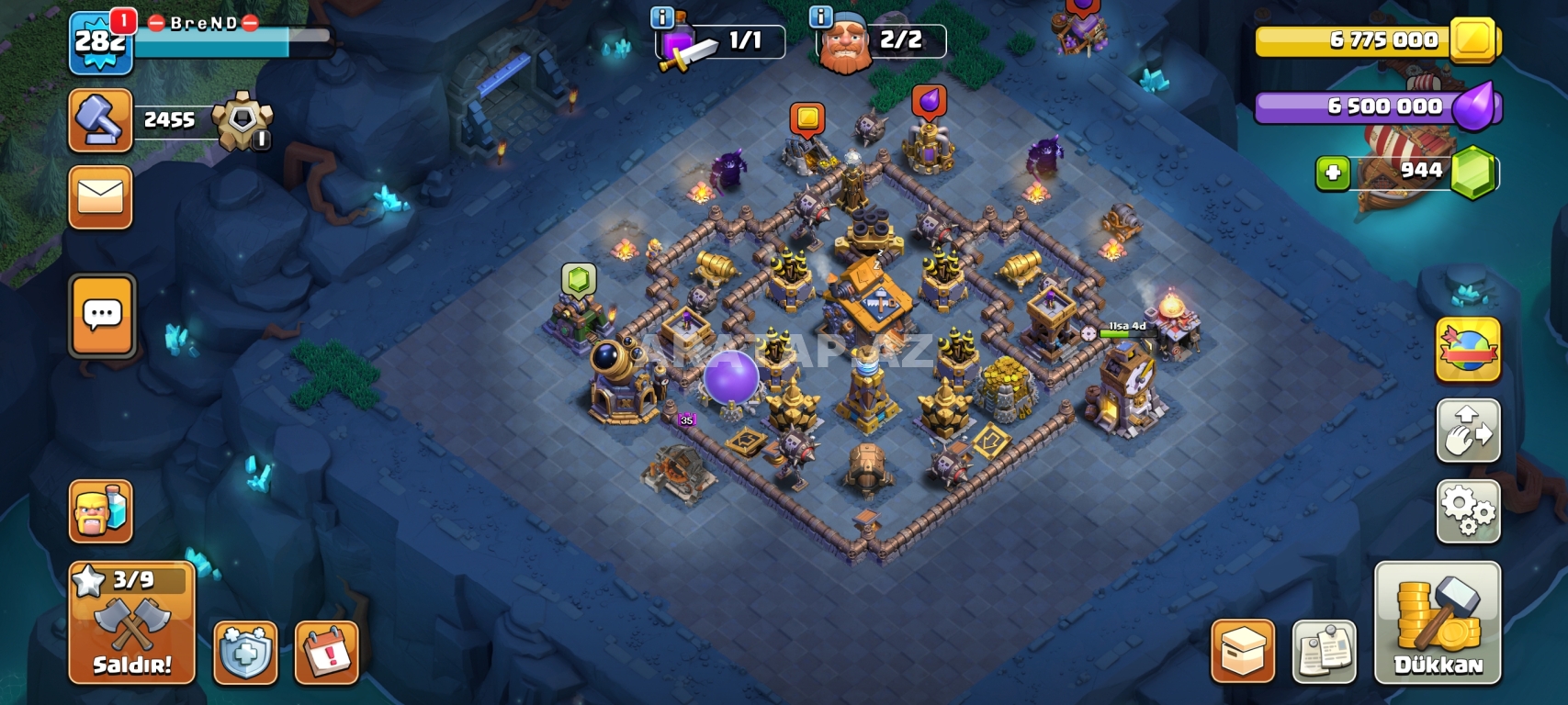Open the mail envelope inbox
1568x705 pixels.
(101, 196)
